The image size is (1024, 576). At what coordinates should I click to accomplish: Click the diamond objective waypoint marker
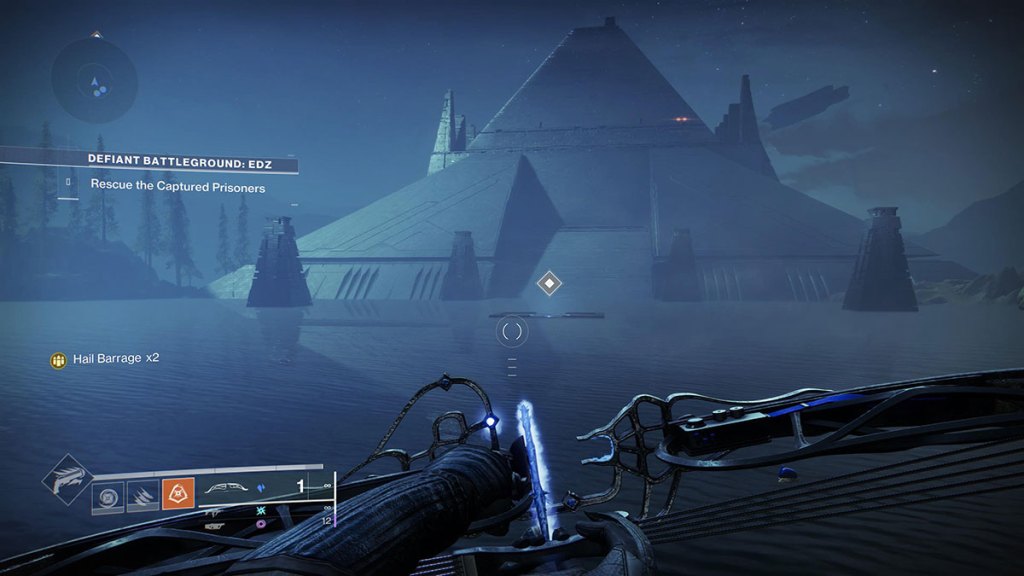[x=548, y=283]
